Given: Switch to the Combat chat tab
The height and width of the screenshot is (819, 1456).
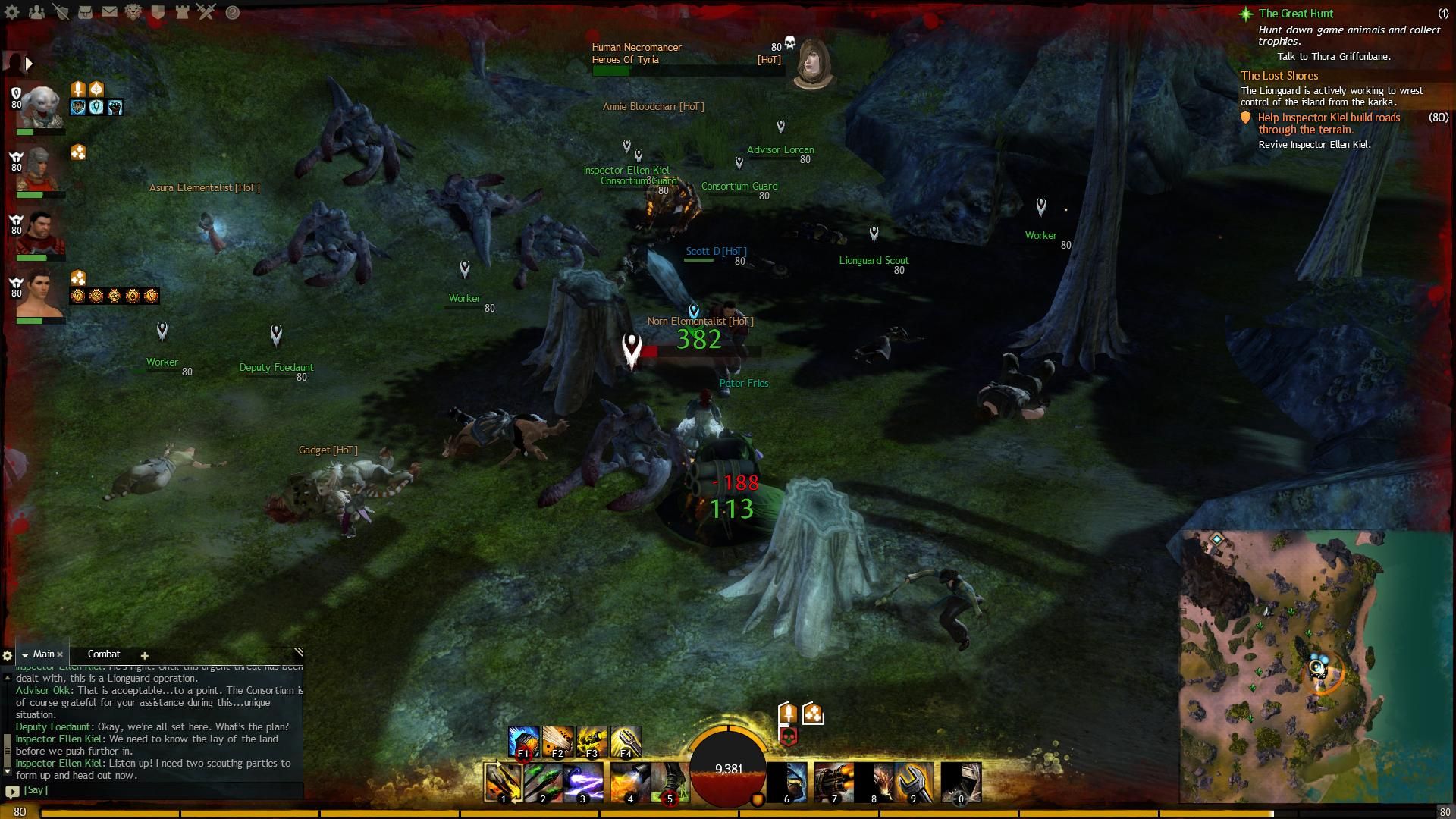Looking at the screenshot, I should [104, 654].
